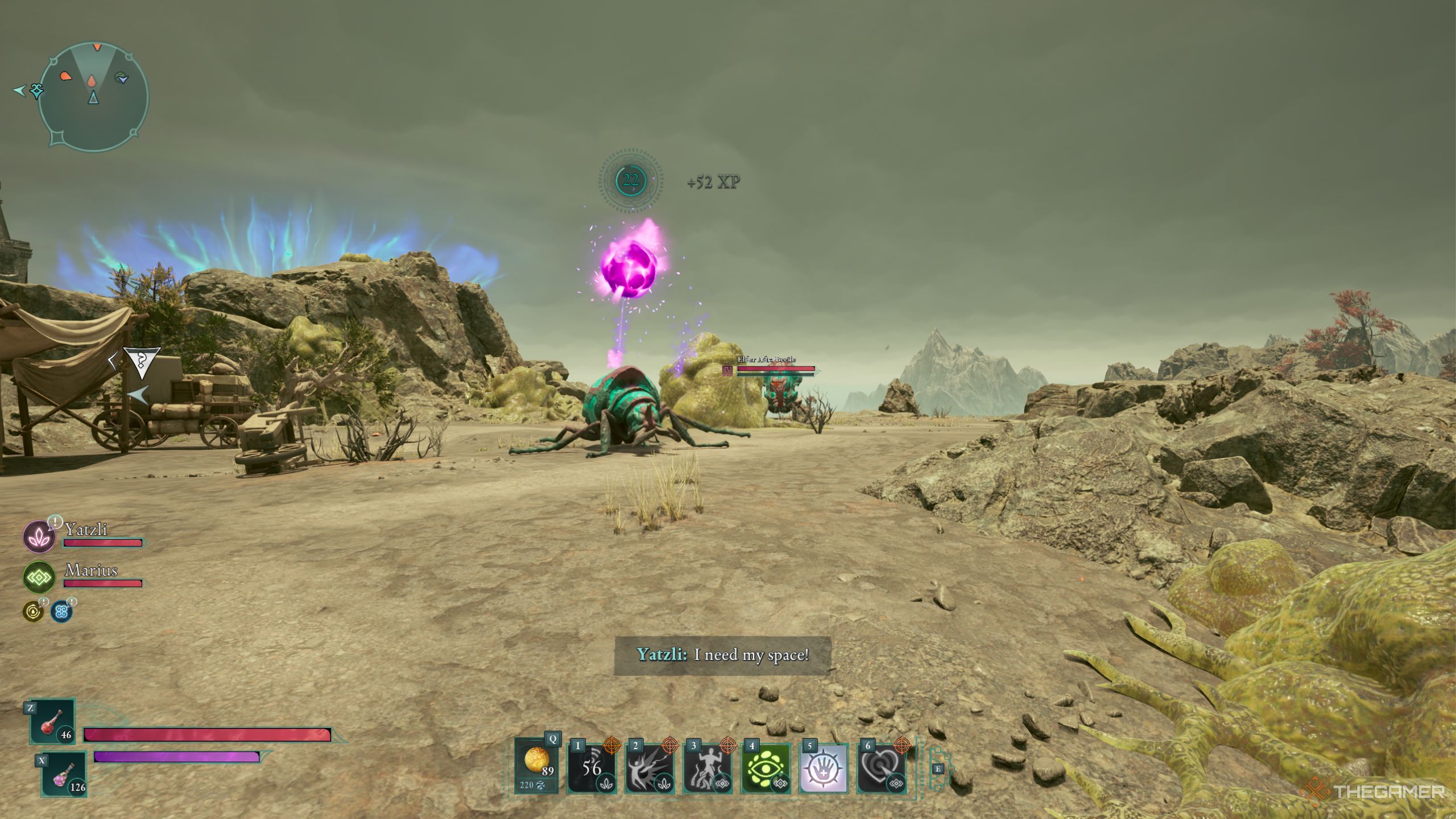Click the yellow droplet status icon
Screen dimensions: 1456x819
click(33, 612)
